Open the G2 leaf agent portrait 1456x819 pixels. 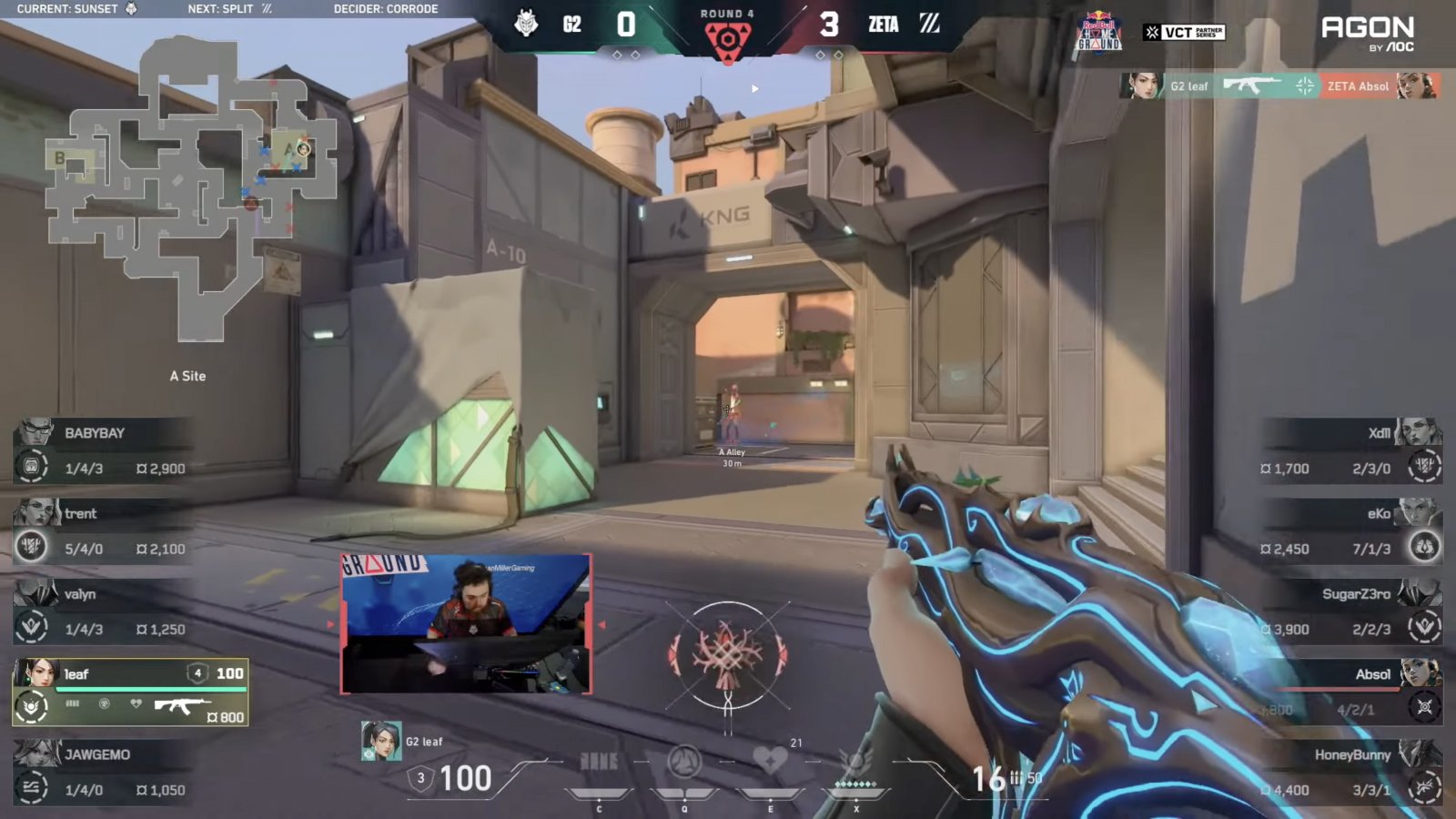(381, 742)
